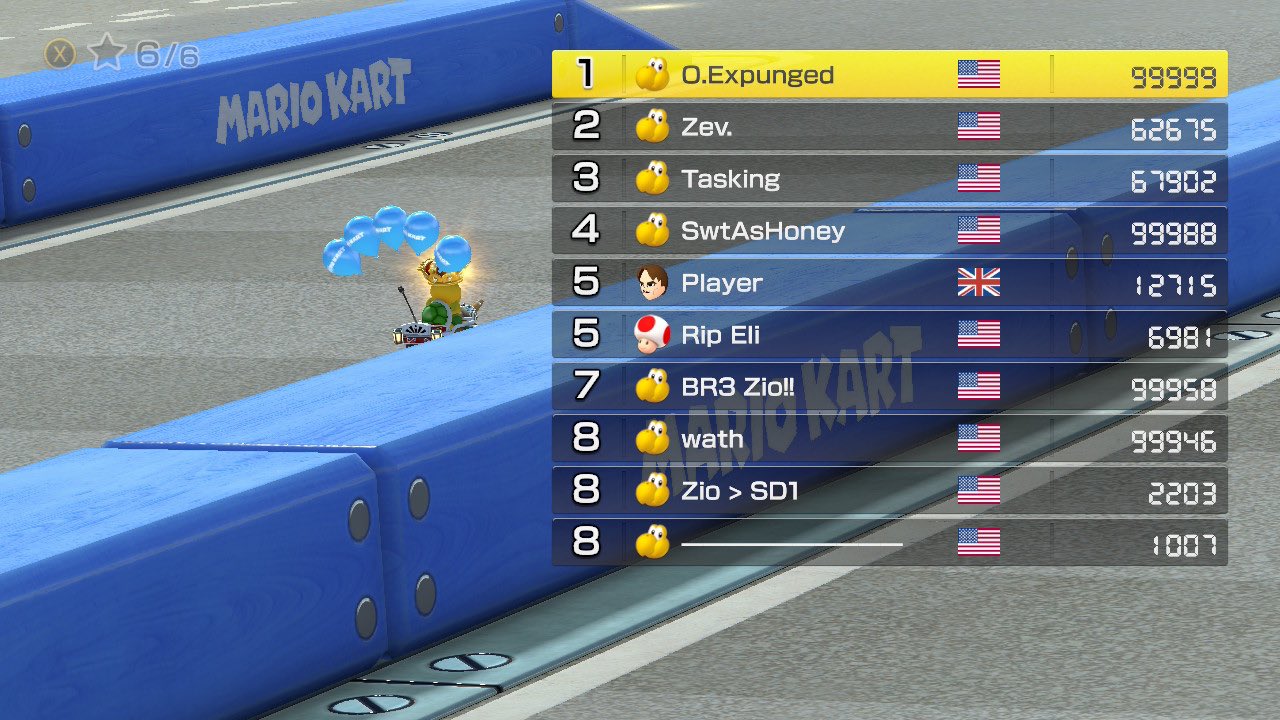The height and width of the screenshot is (720, 1280).
Task: Select the Zio > SD1 row
Action: [889, 491]
